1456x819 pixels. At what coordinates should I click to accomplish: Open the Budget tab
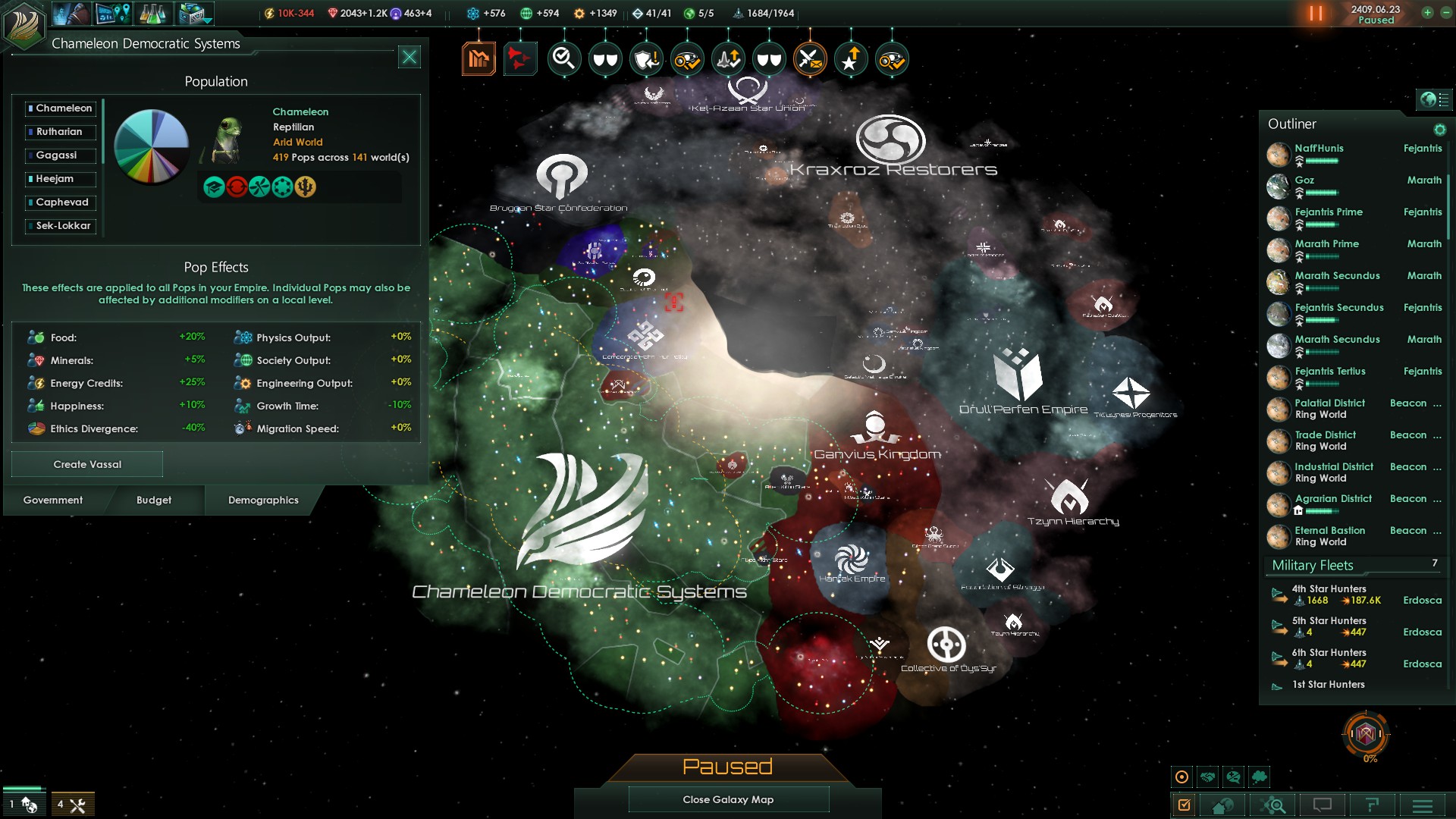point(154,500)
